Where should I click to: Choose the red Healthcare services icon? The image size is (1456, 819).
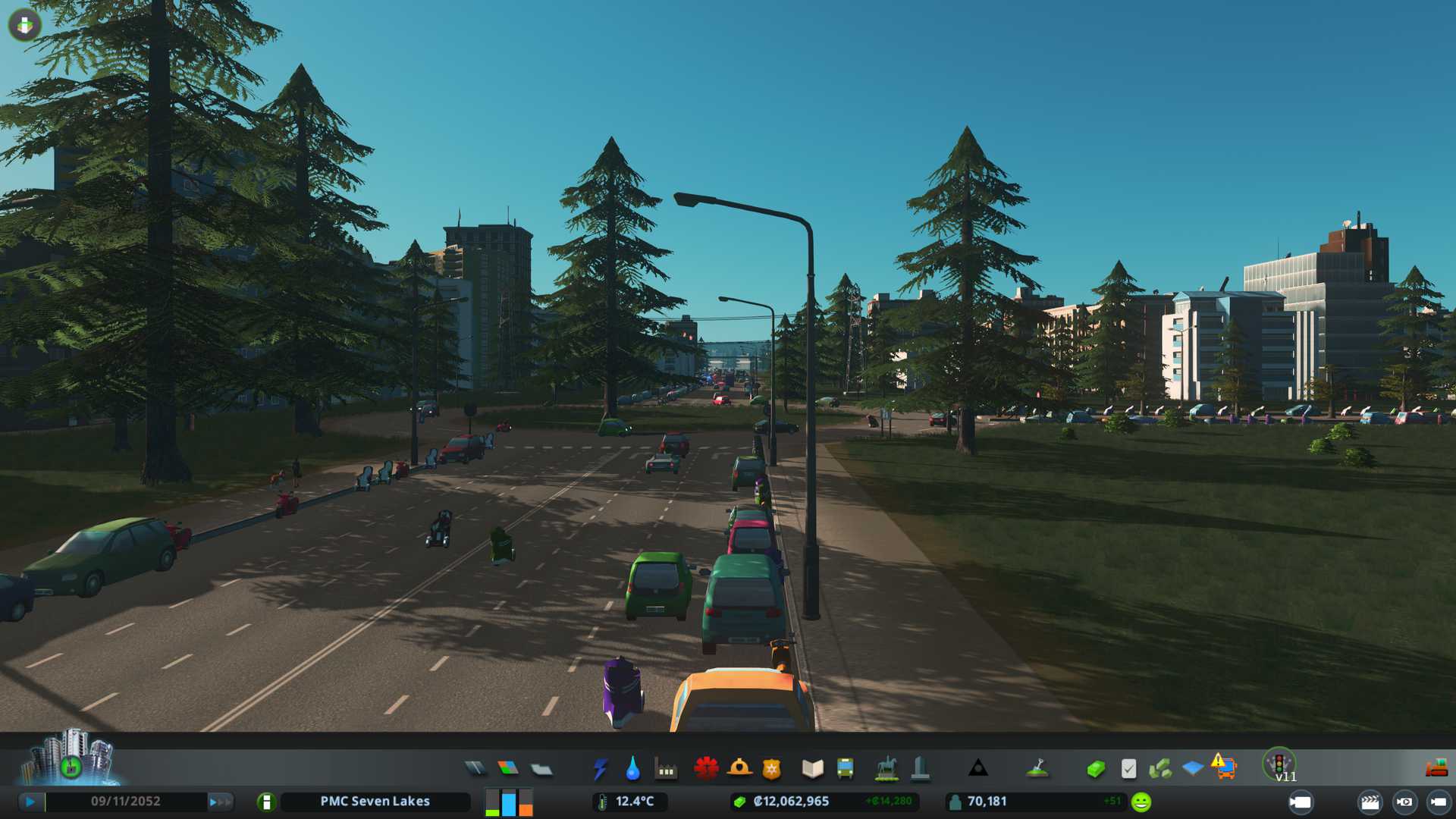tap(706, 769)
